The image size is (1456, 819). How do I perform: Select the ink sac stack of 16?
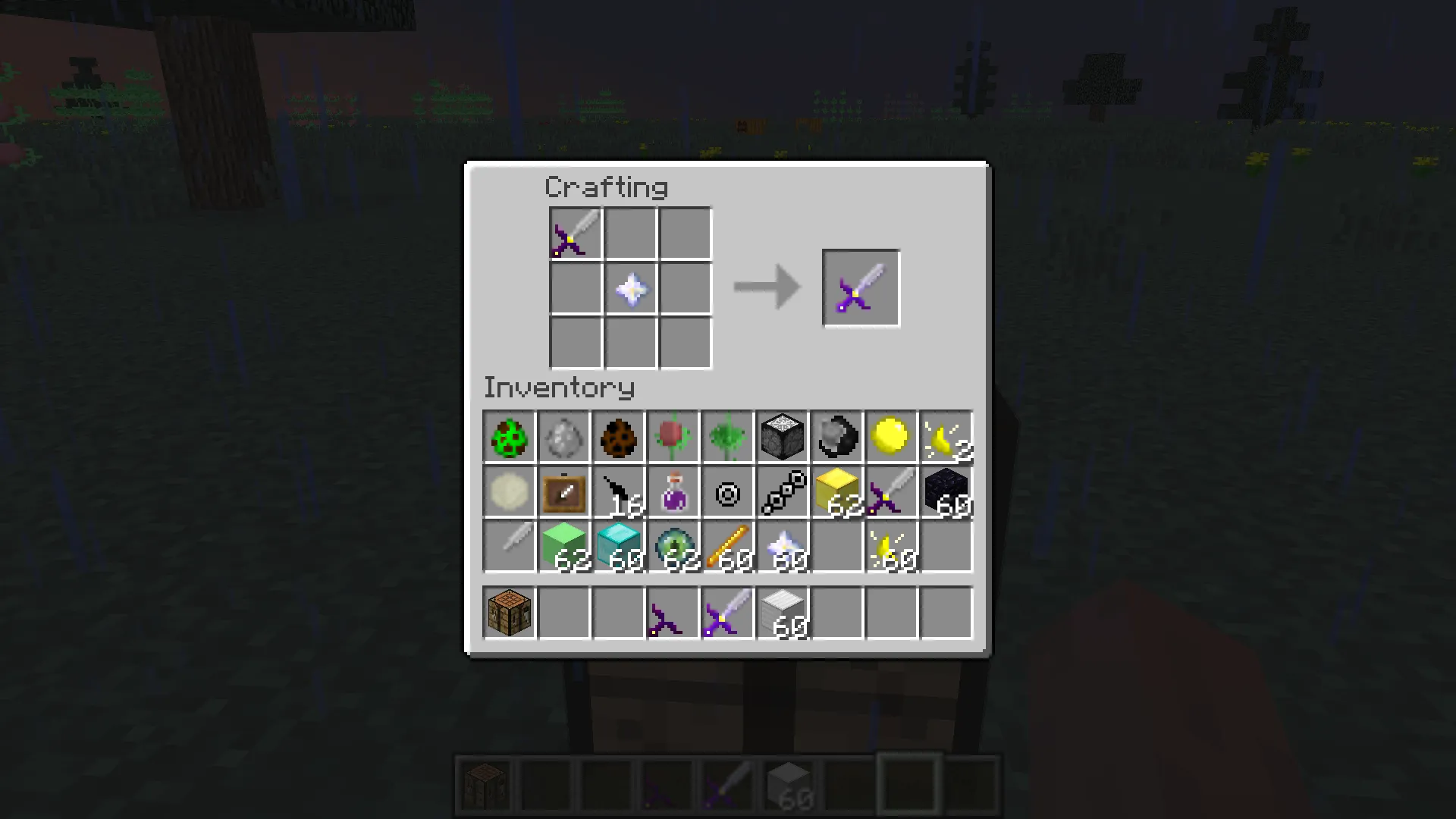click(x=618, y=491)
